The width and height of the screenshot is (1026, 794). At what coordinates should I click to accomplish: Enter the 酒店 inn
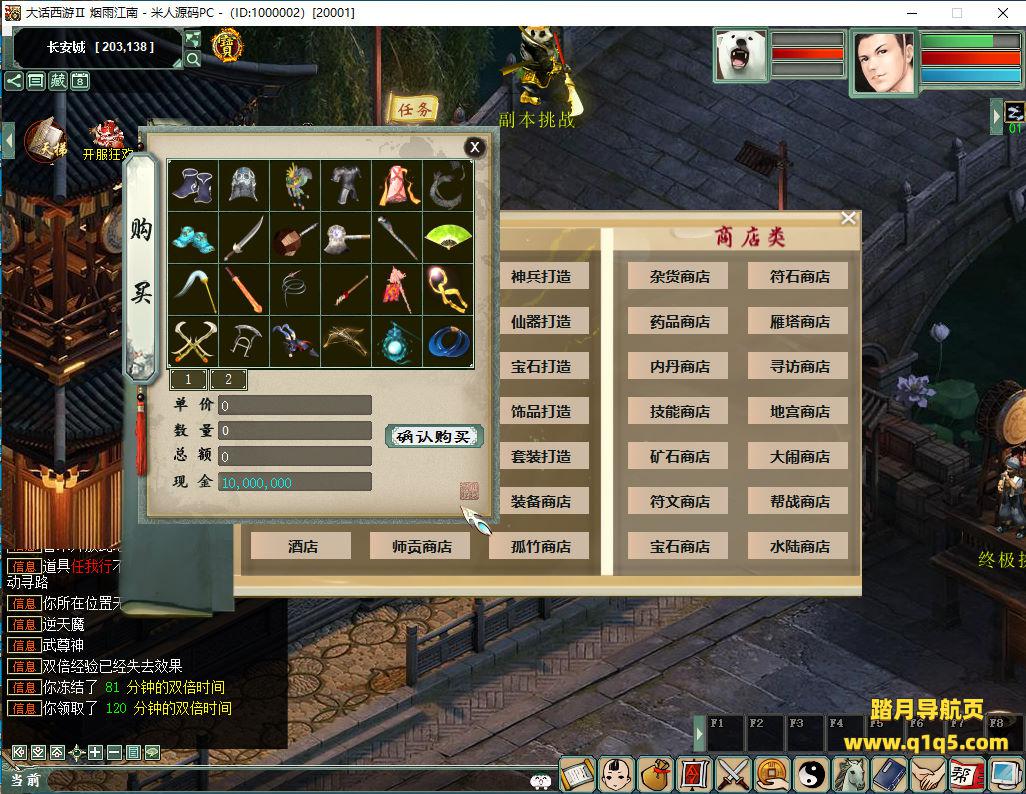[302, 546]
